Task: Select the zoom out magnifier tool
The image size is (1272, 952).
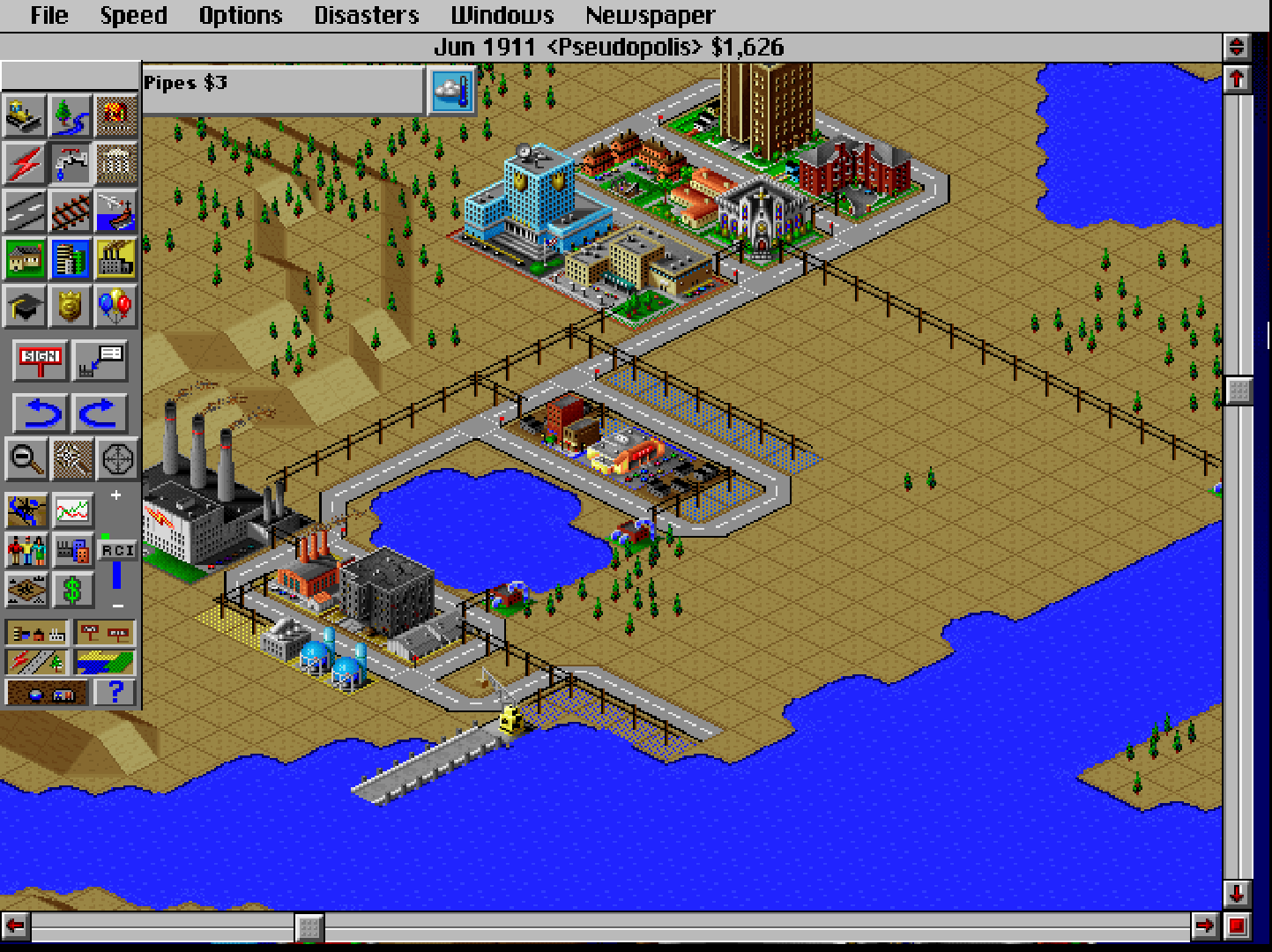Action: 26,459
